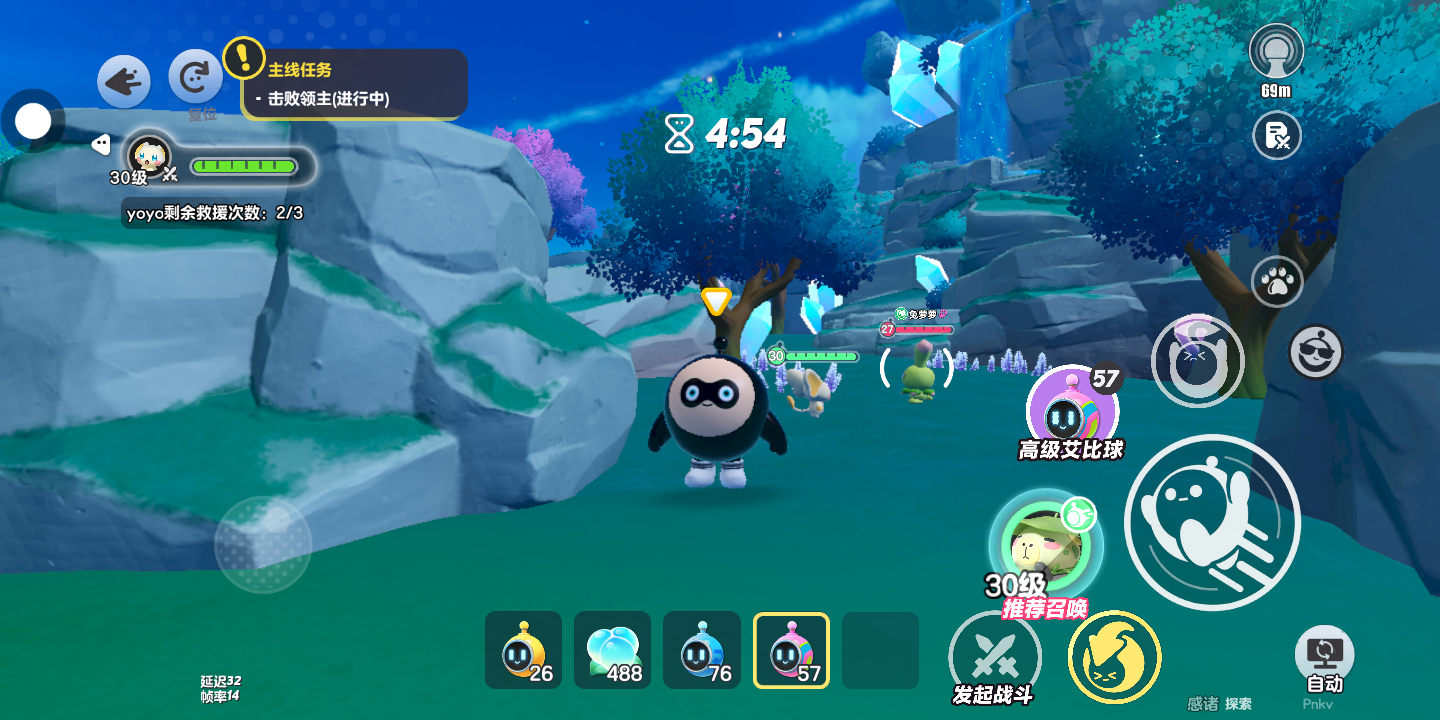Image resolution: width=1440 pixels, height=720 pixels.
Task: Tap the radar distance icon showing 69m
Action: [1276, 53]
